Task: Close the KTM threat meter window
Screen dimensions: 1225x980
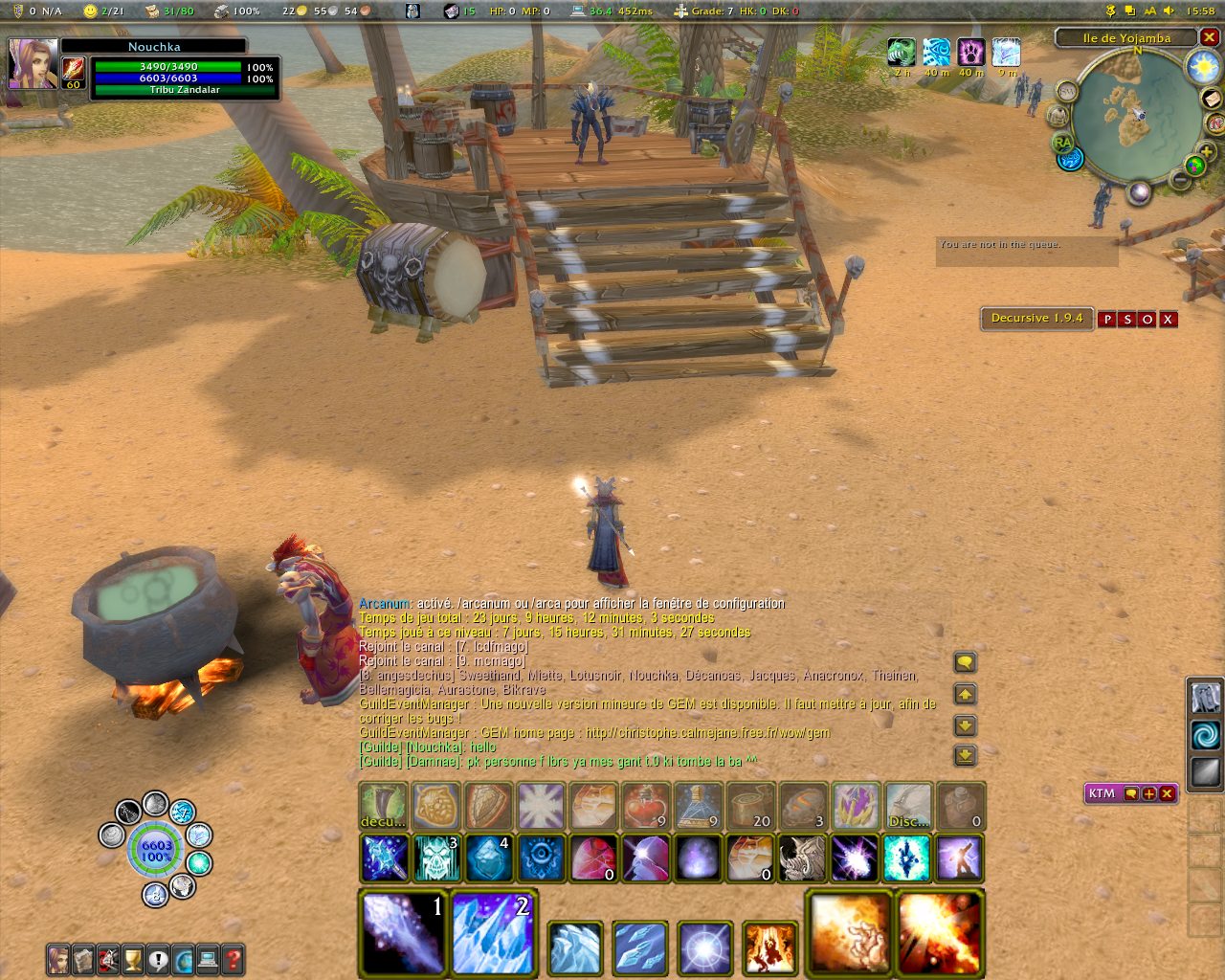Action: (x=1167, y=793)
